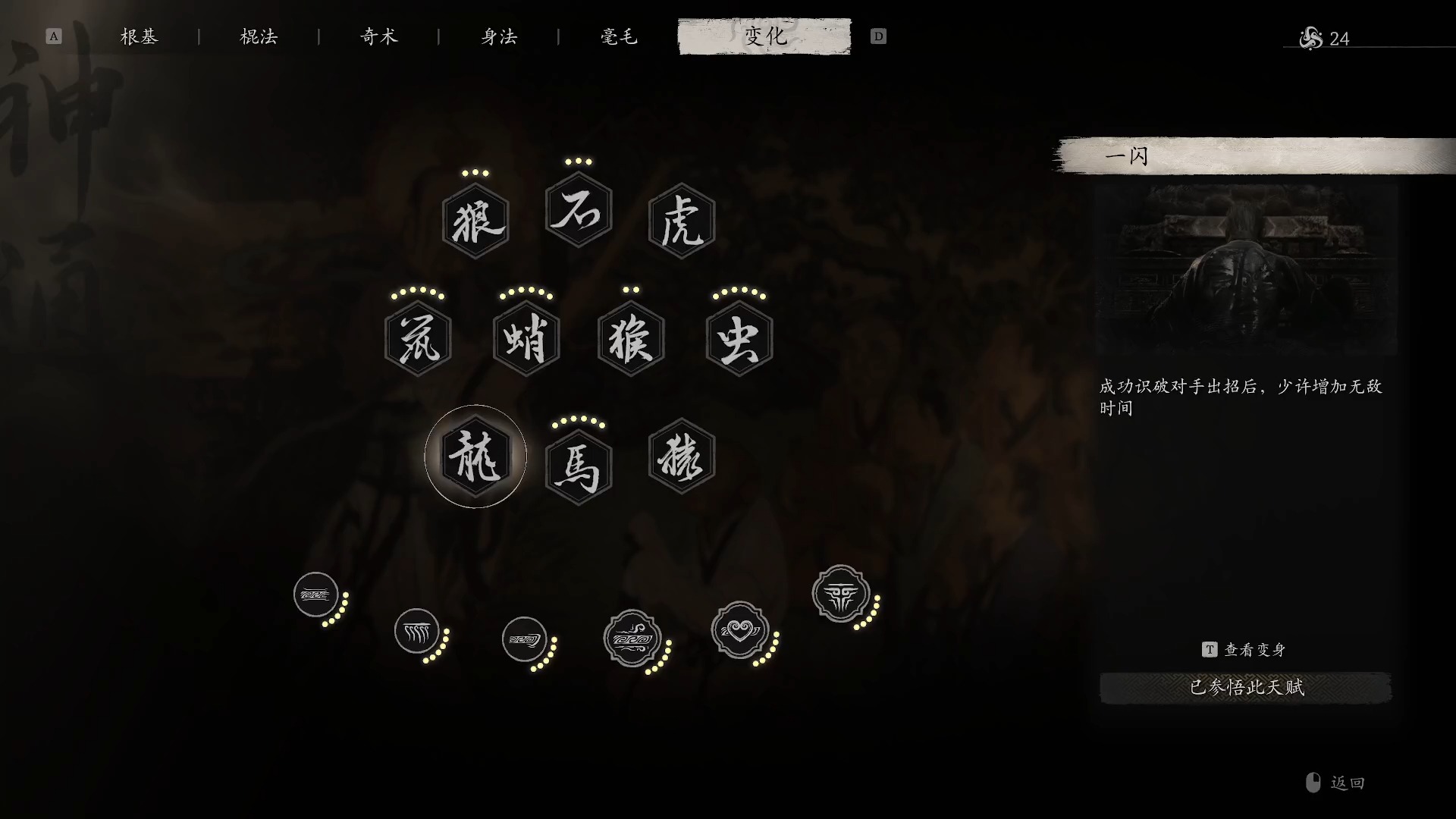Open the 棍法 tab
This screenshot has width=1456, height=819.
[x=258, y=36]
